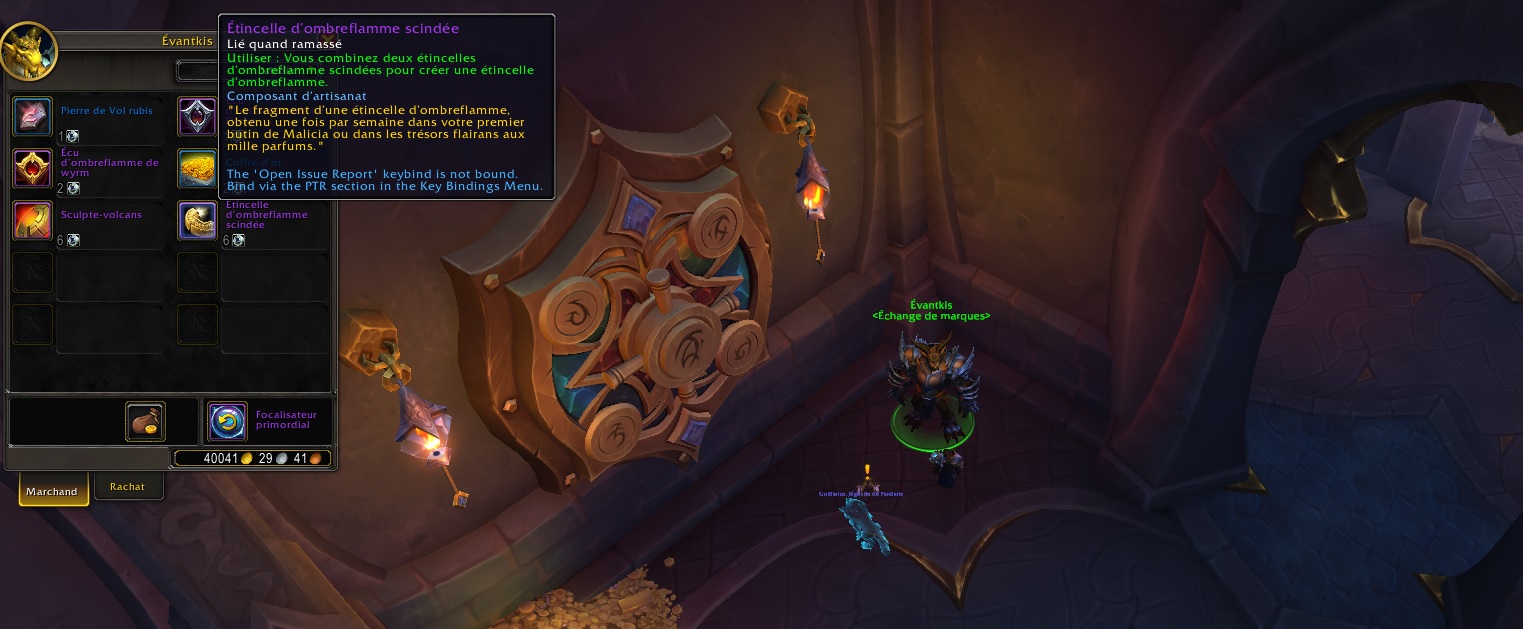Viewport: 1523px width, 629px height.
Task: Select the gold chest merchant item
Action: click(x=197, y=168)
